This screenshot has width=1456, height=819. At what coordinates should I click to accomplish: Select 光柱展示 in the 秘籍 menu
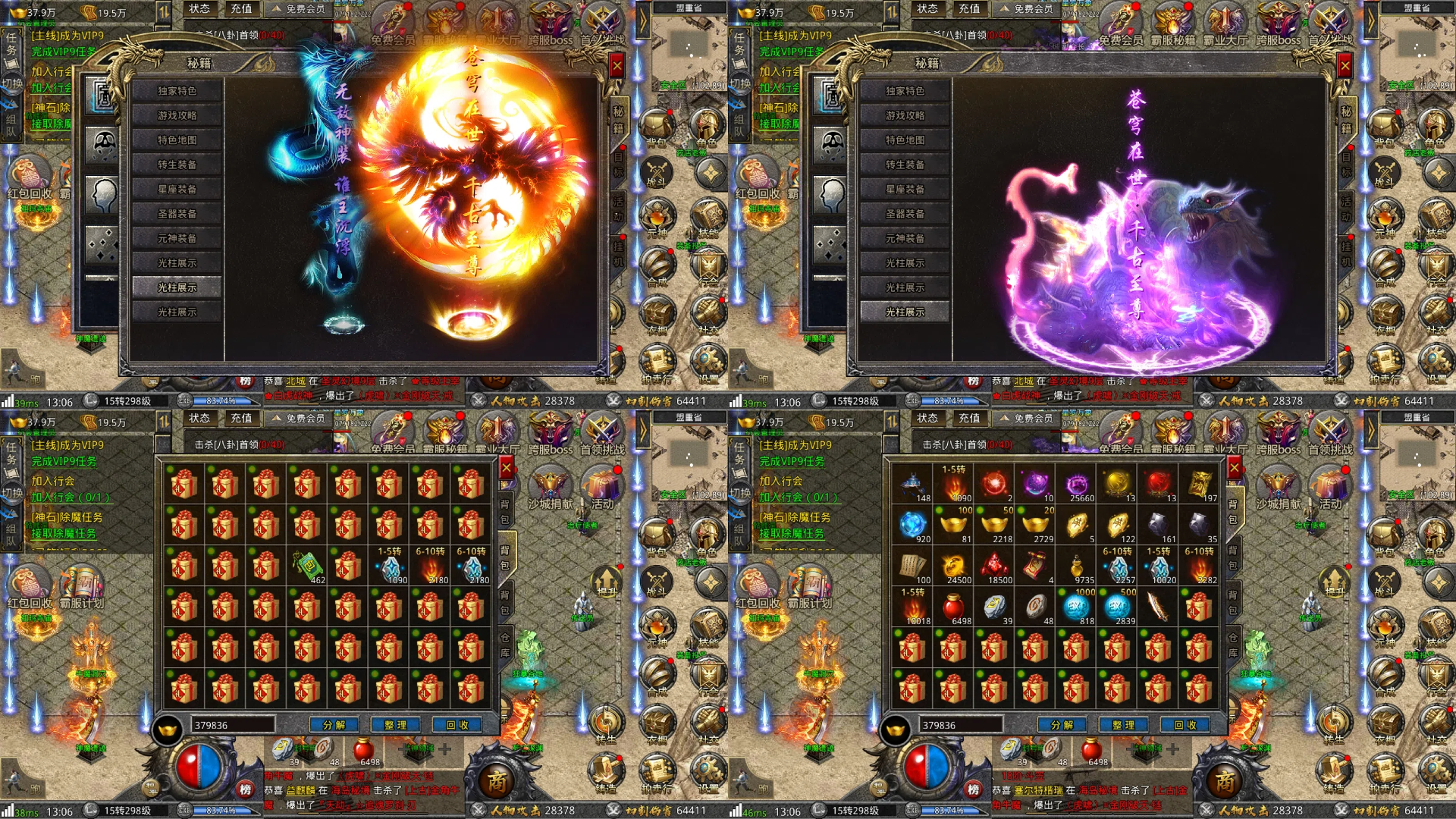pos(177,286)
